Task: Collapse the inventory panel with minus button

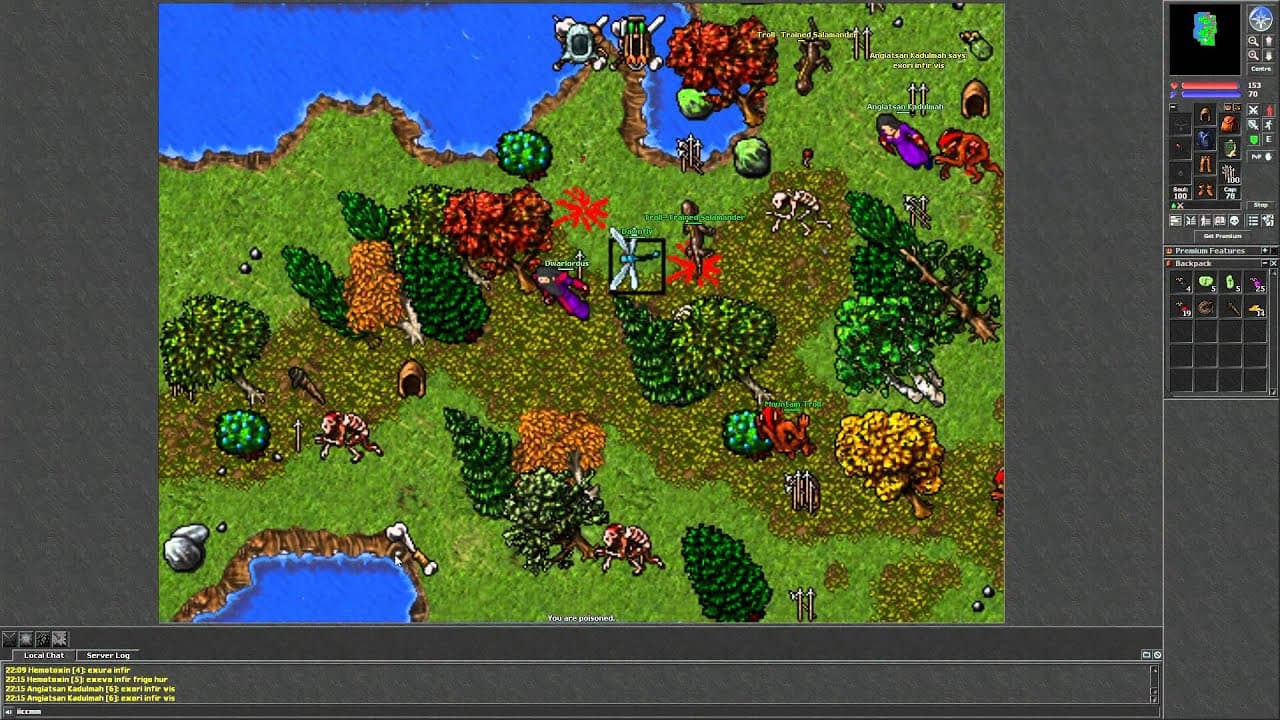Action: point(1172,107)
